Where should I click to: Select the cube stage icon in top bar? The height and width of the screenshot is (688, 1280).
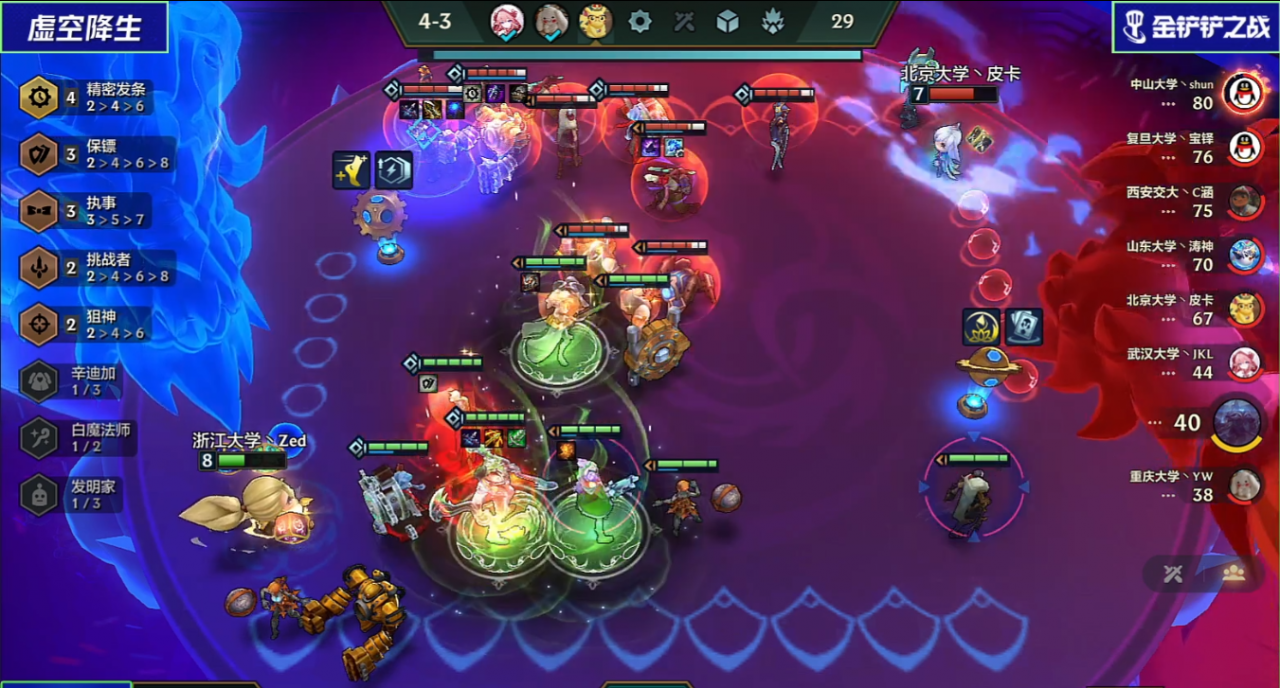tap(728, 21)
